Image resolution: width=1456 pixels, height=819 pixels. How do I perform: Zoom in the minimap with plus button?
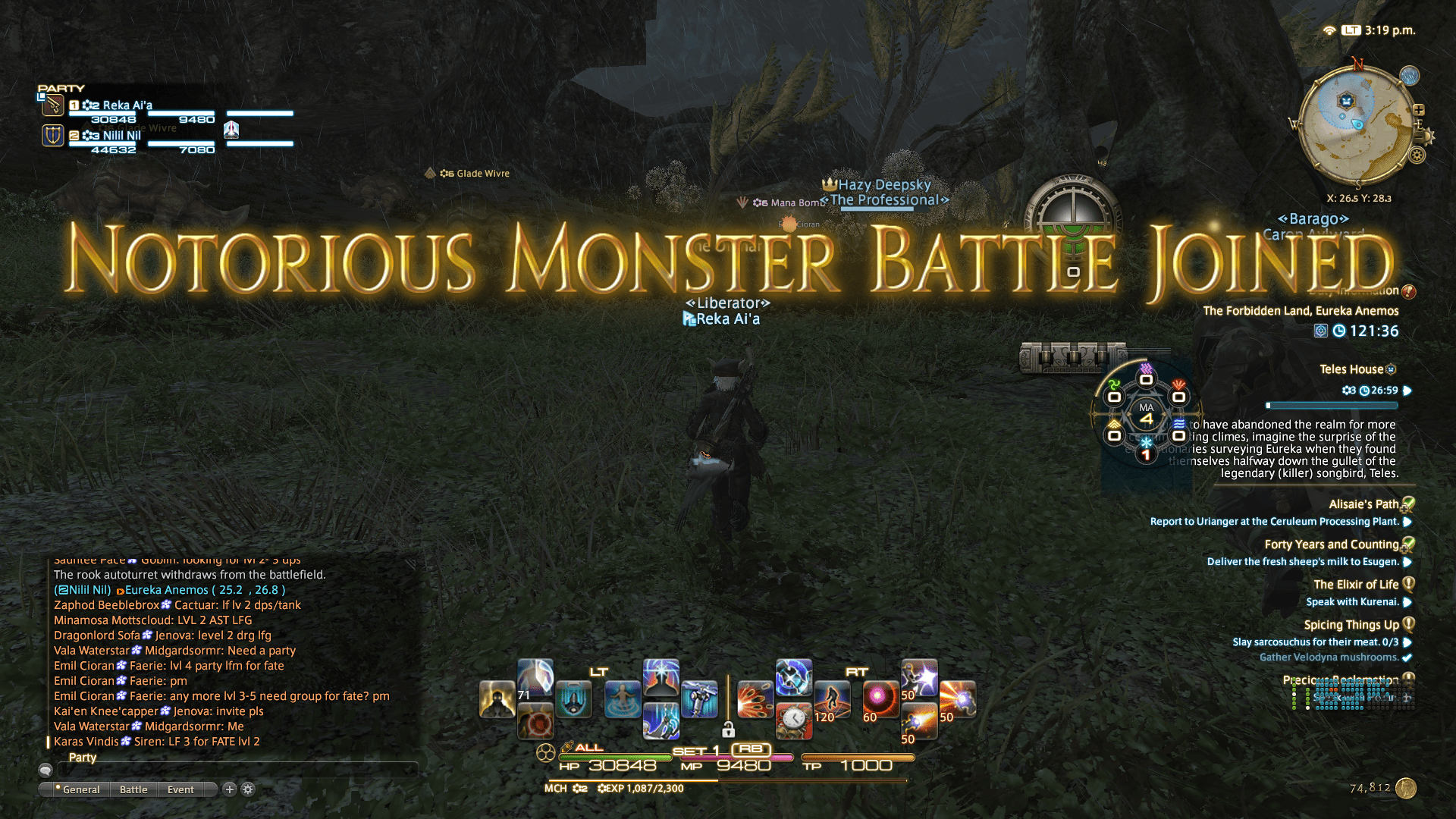click(x=1419, y=110)
